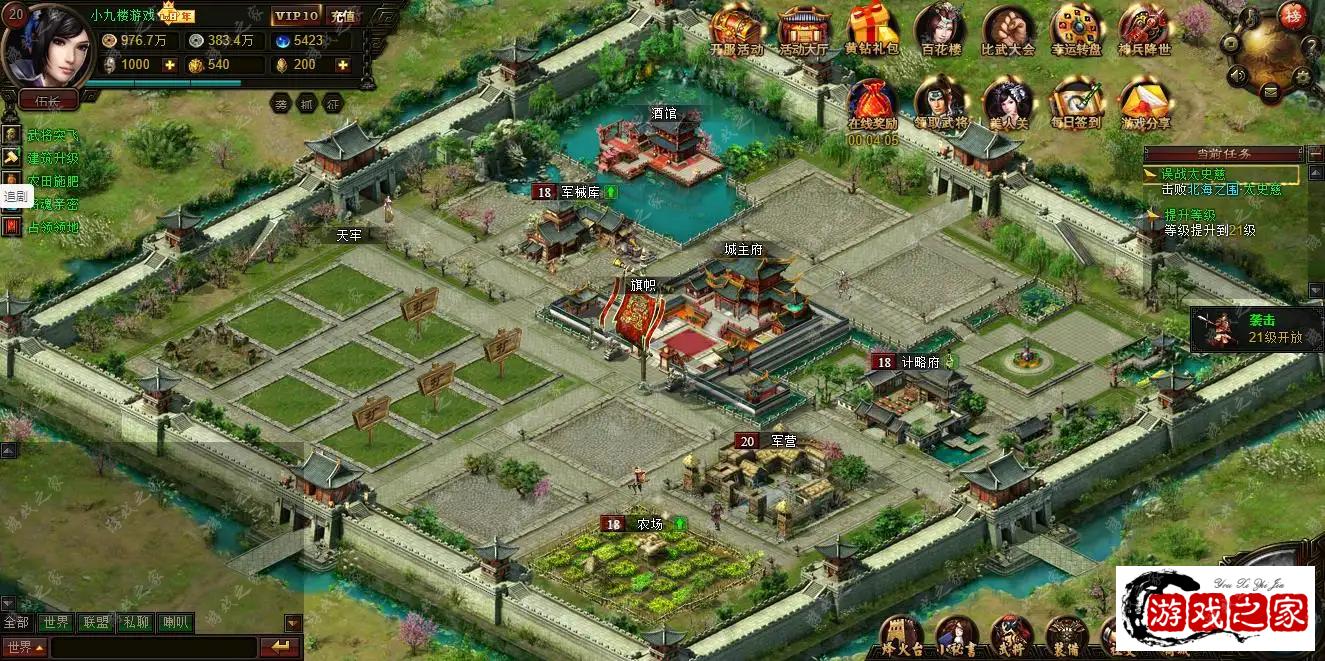This screenshot has height=661, width=1325.
Task: Click the chat message input box
Action: pos(152,648)
